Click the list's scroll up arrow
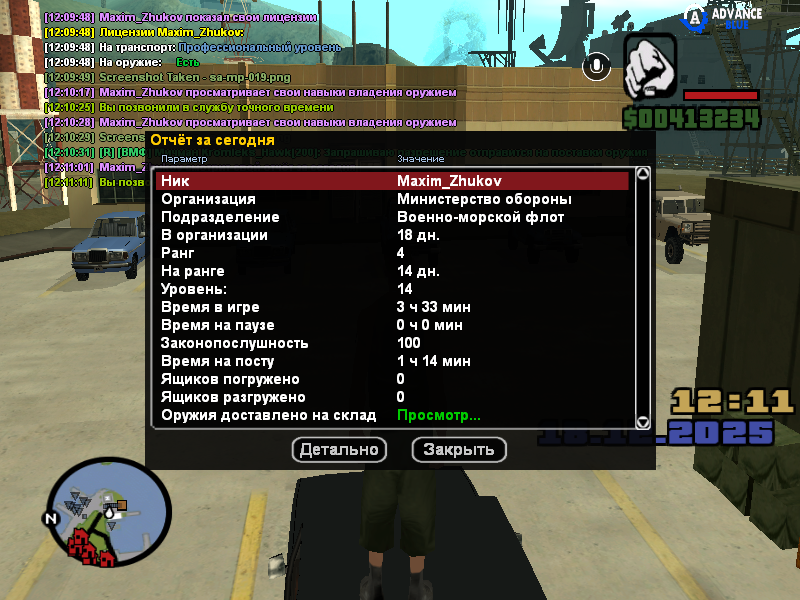Viewport: 800px width, 600px height. [x=643, y=174]
